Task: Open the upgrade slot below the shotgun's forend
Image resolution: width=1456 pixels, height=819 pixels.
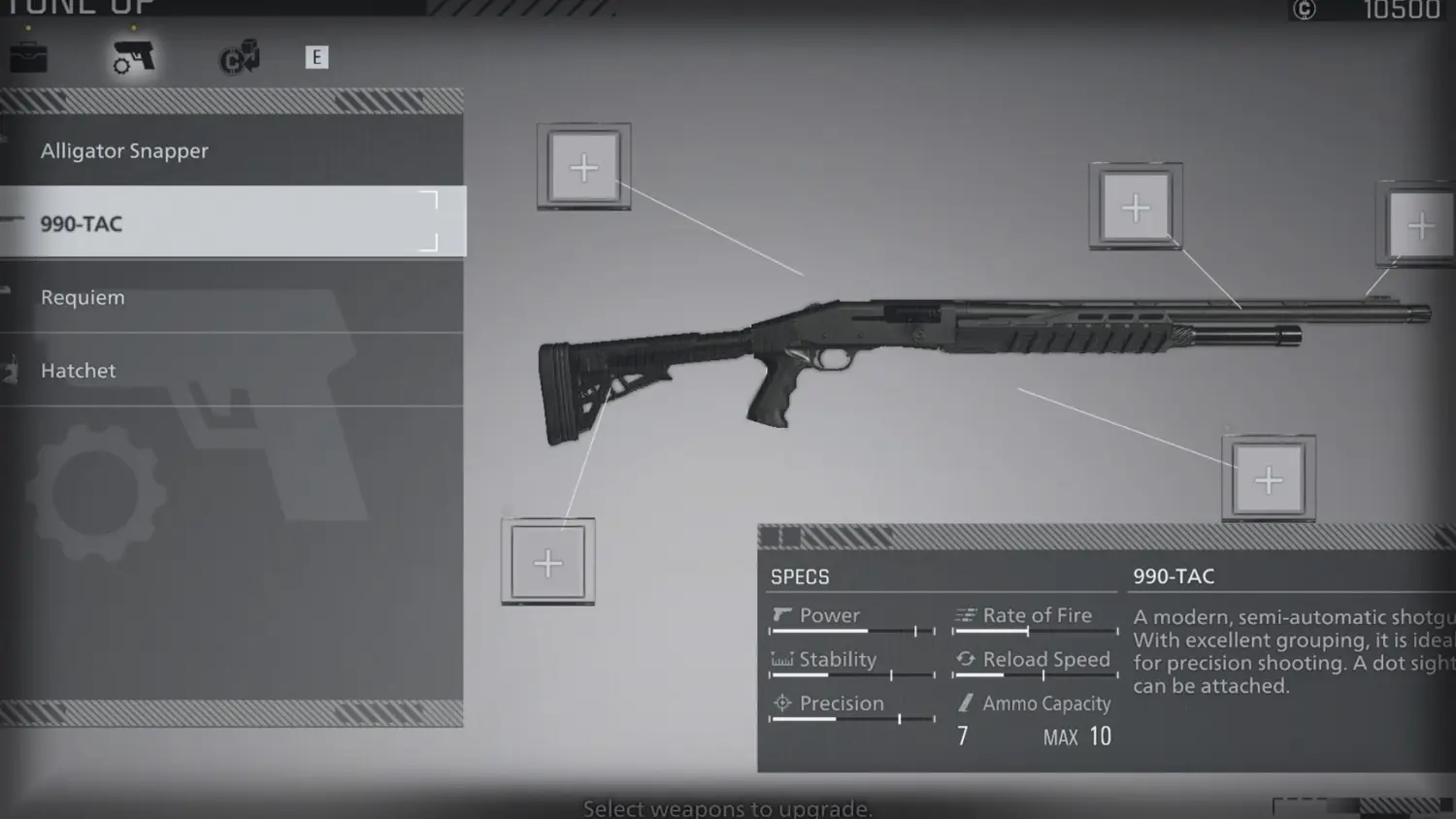Action: click(x=1268, y=479)
